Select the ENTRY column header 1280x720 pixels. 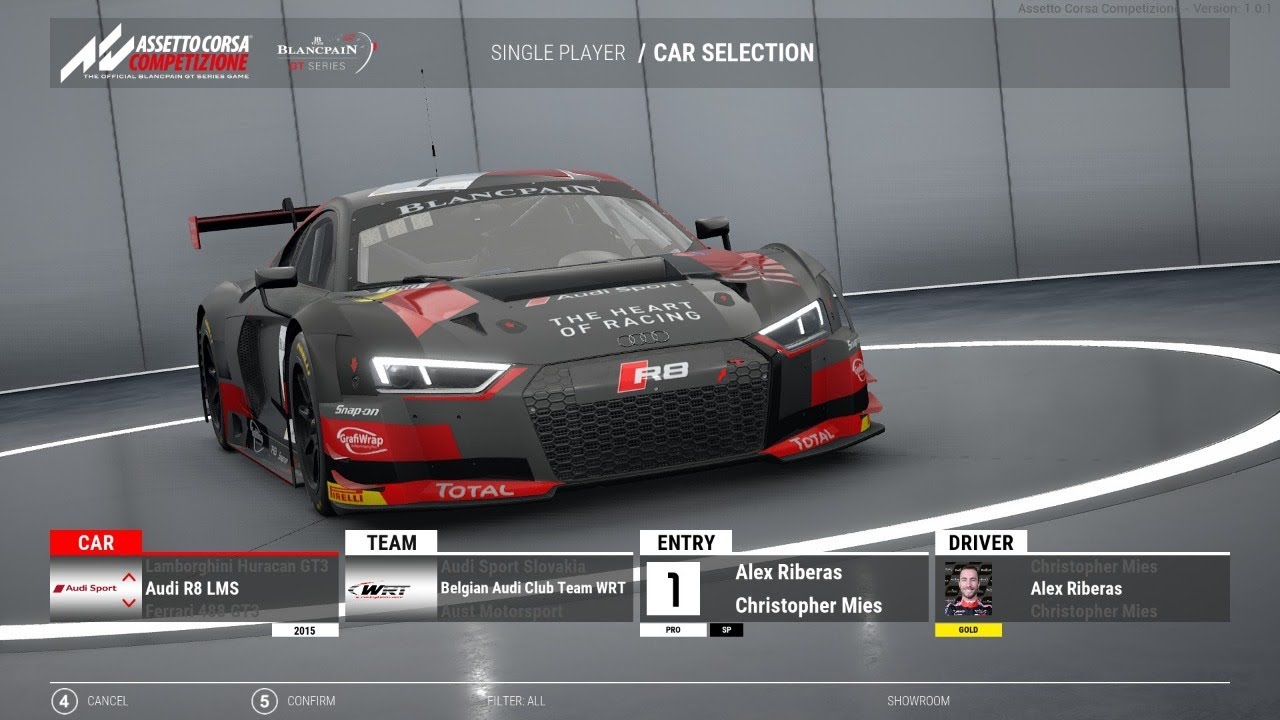[x=686, y=543]
